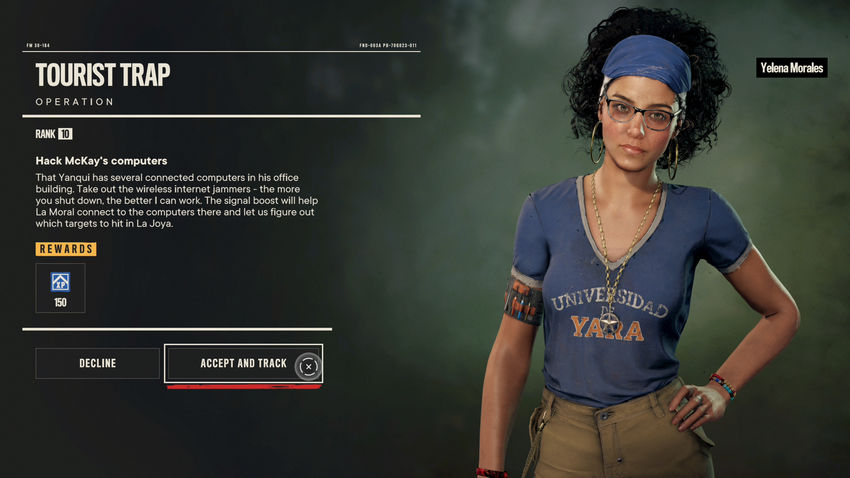
Task: Decline the Tourist Trap operation
Action: coord(97,363)
